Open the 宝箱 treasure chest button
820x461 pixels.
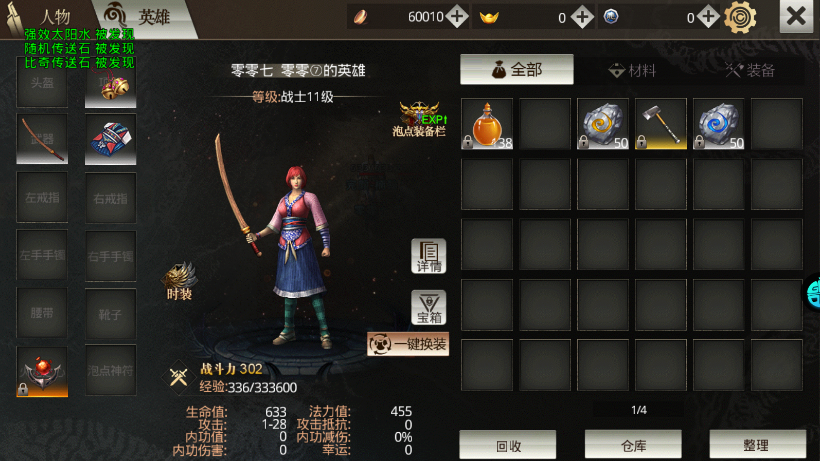tap(429, 308)
